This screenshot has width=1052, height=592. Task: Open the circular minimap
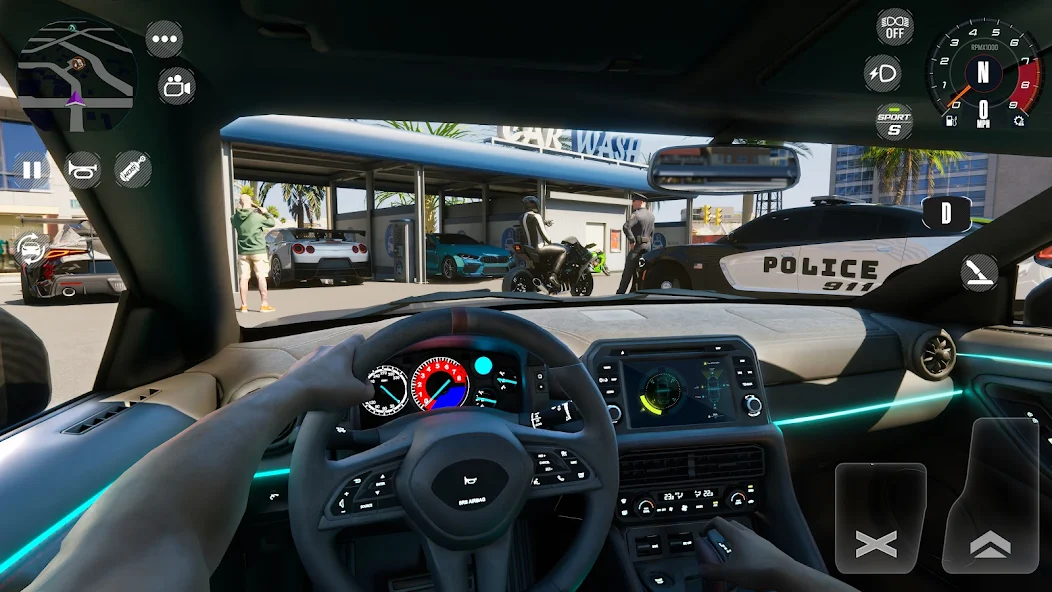(x=76, y=74)
